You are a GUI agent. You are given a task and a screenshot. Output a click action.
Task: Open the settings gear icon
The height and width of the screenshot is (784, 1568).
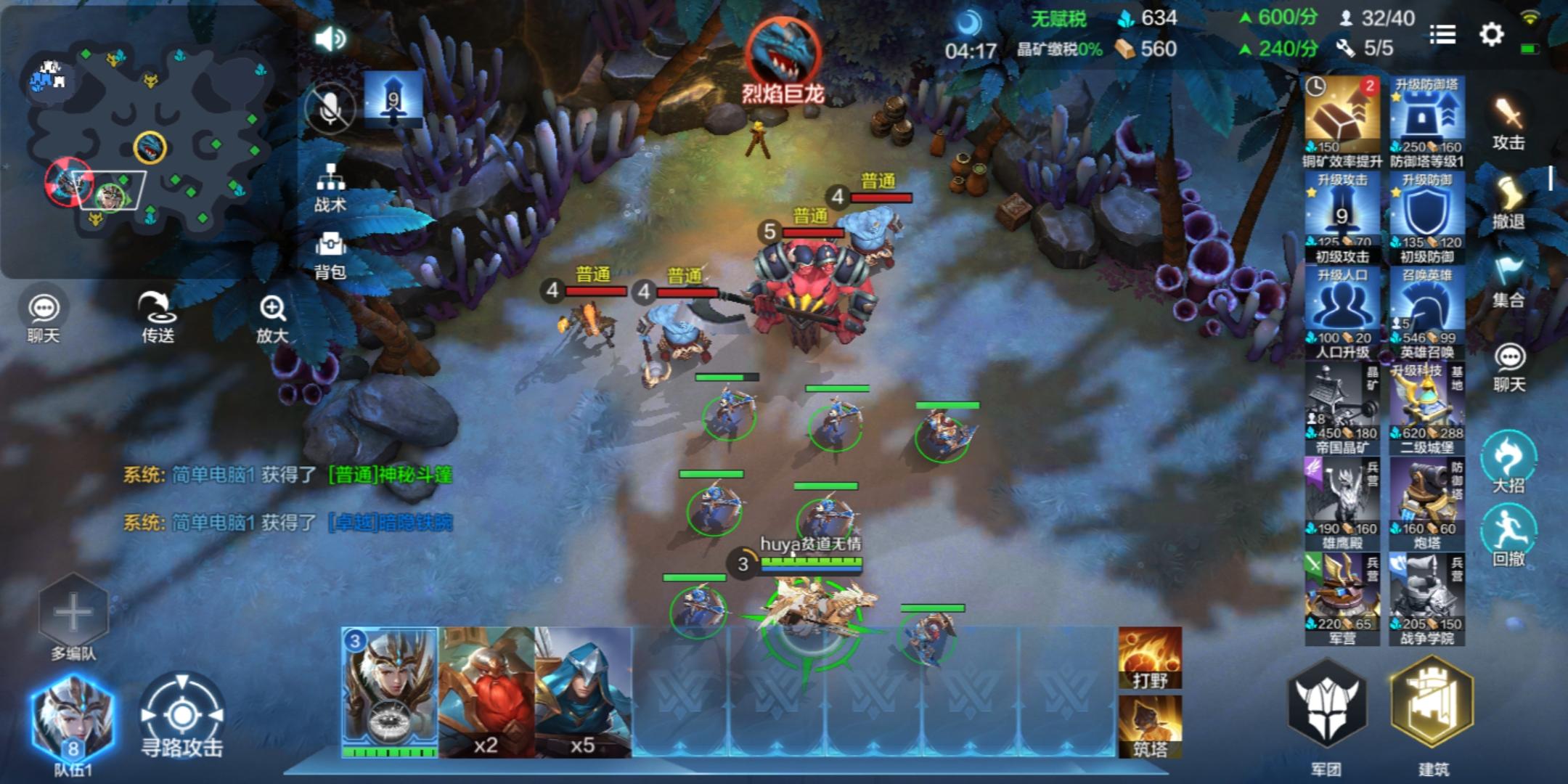tap(1491, 34)
